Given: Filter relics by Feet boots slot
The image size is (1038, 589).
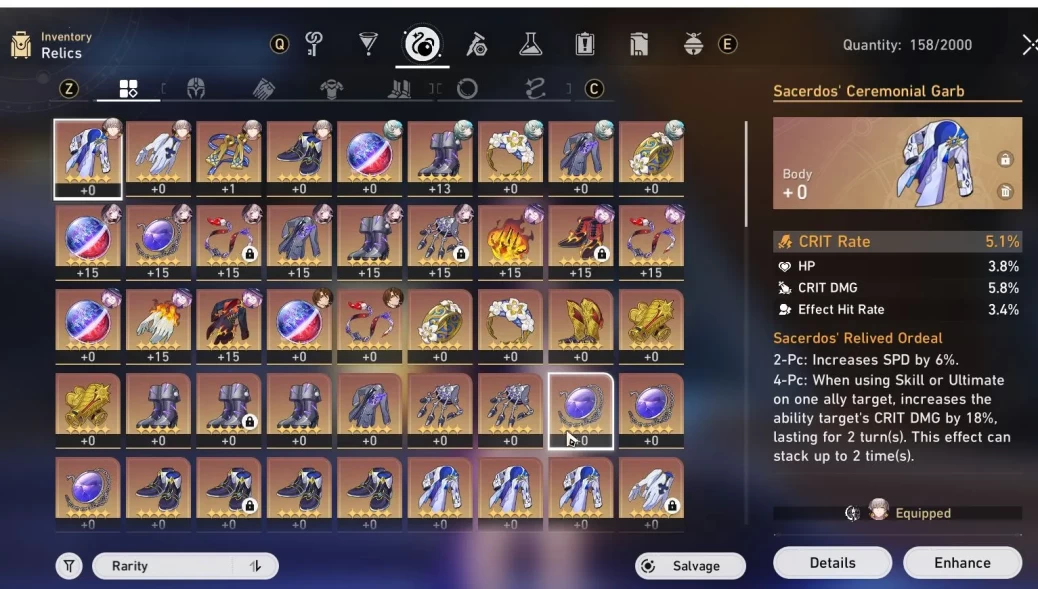Looking at the screenshot, I should (399, 89).
